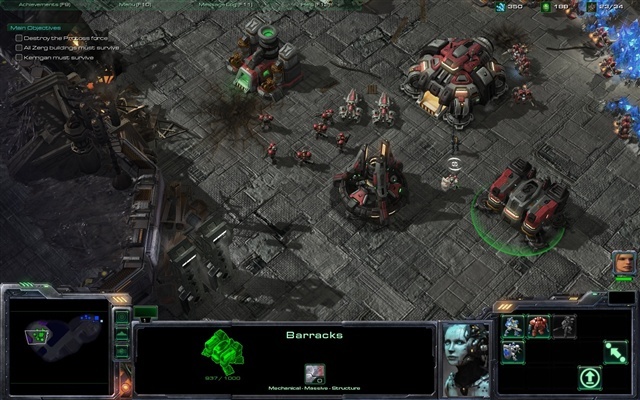Open the Help menu
Viewport: 640px width, 400px height.
tap(310, 5)
